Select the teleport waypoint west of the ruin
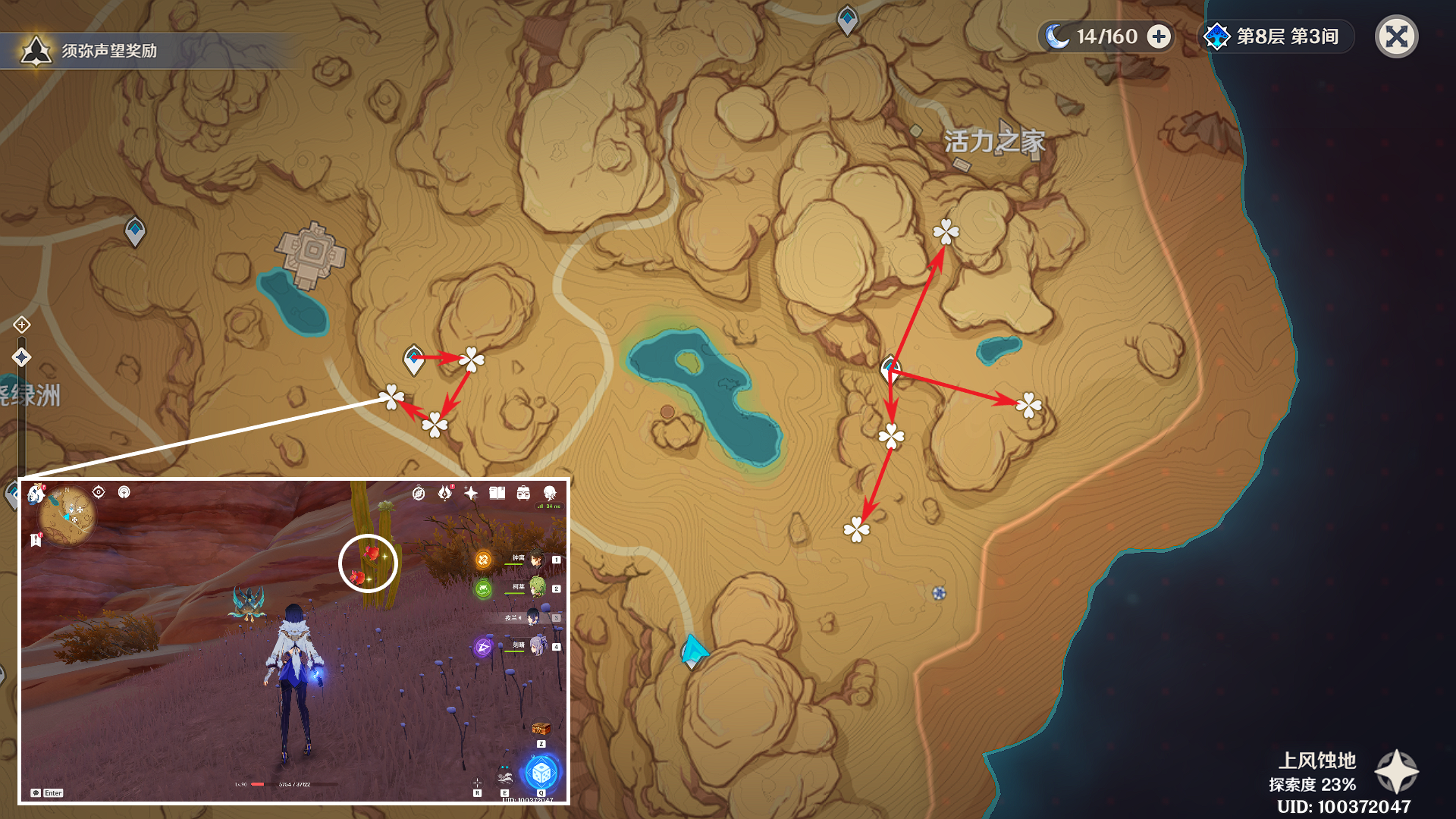 135,231
